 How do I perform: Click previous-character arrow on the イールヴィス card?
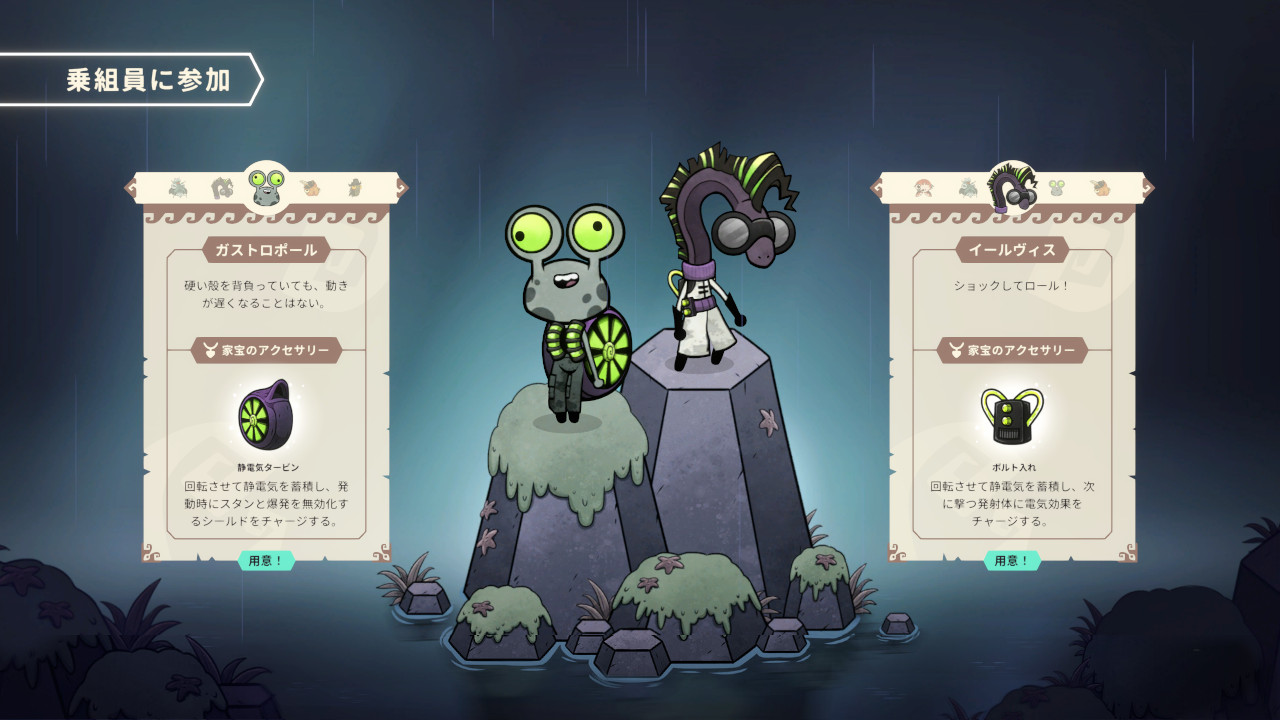pyautogui.click(x=878, y=187)
